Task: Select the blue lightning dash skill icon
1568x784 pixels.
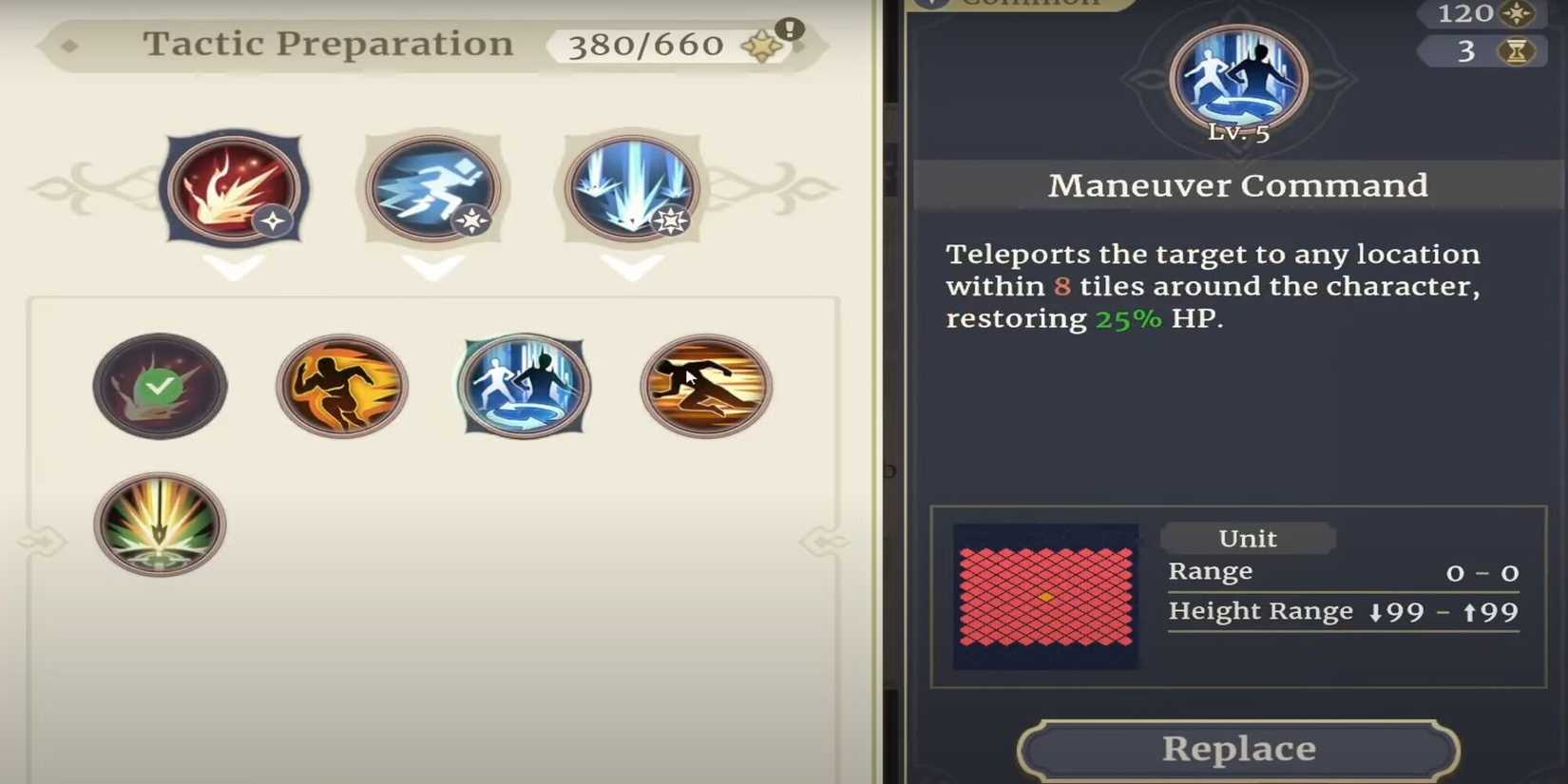Action: pyautogui.click(x=432, y=189)
